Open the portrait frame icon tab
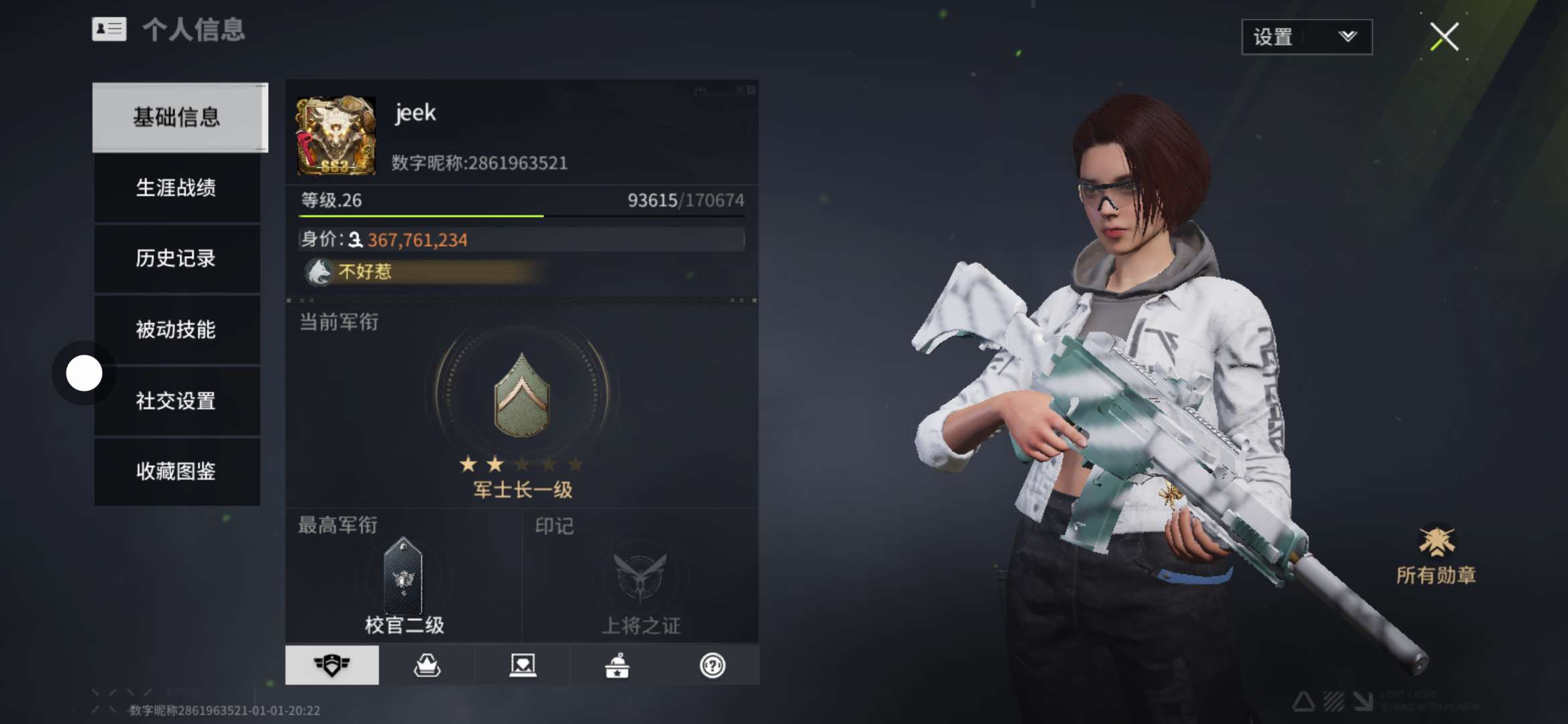The height and width of the screenshot is (724, 1568). 522,665
